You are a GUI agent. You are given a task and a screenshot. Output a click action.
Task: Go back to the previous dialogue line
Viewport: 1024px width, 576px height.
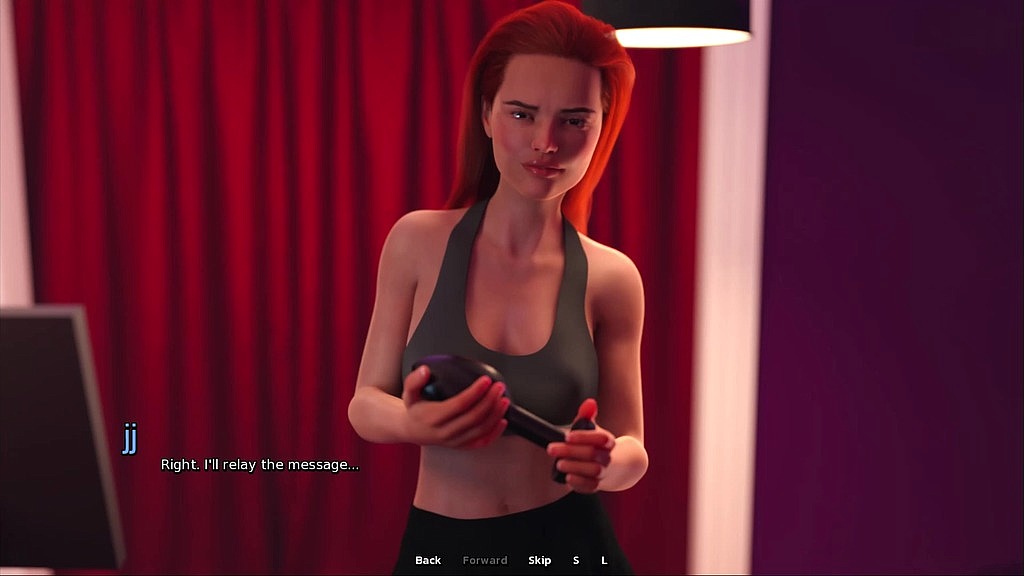[x=428, y=561]
